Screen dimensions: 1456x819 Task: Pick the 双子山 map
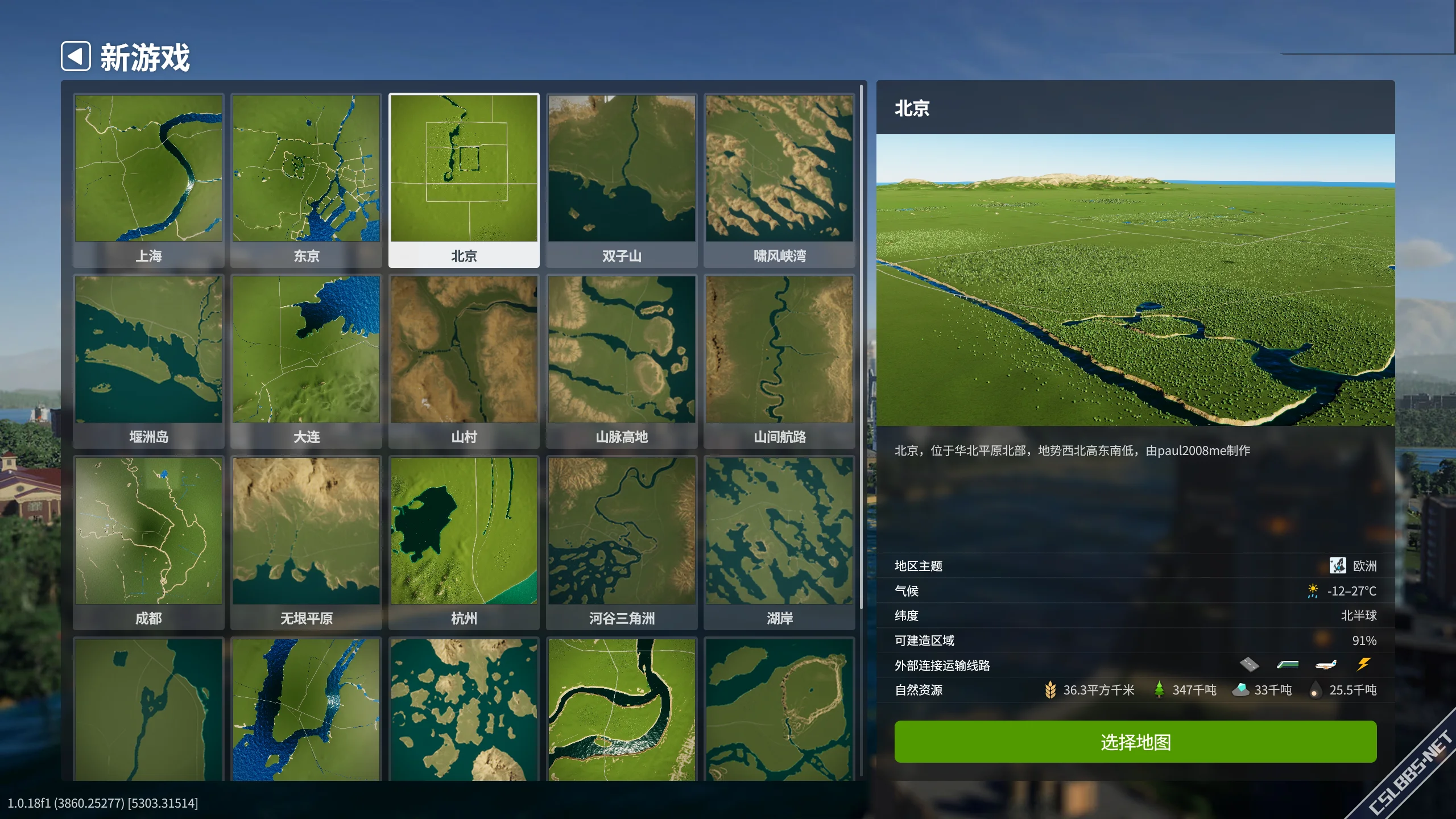click(622, 169)
